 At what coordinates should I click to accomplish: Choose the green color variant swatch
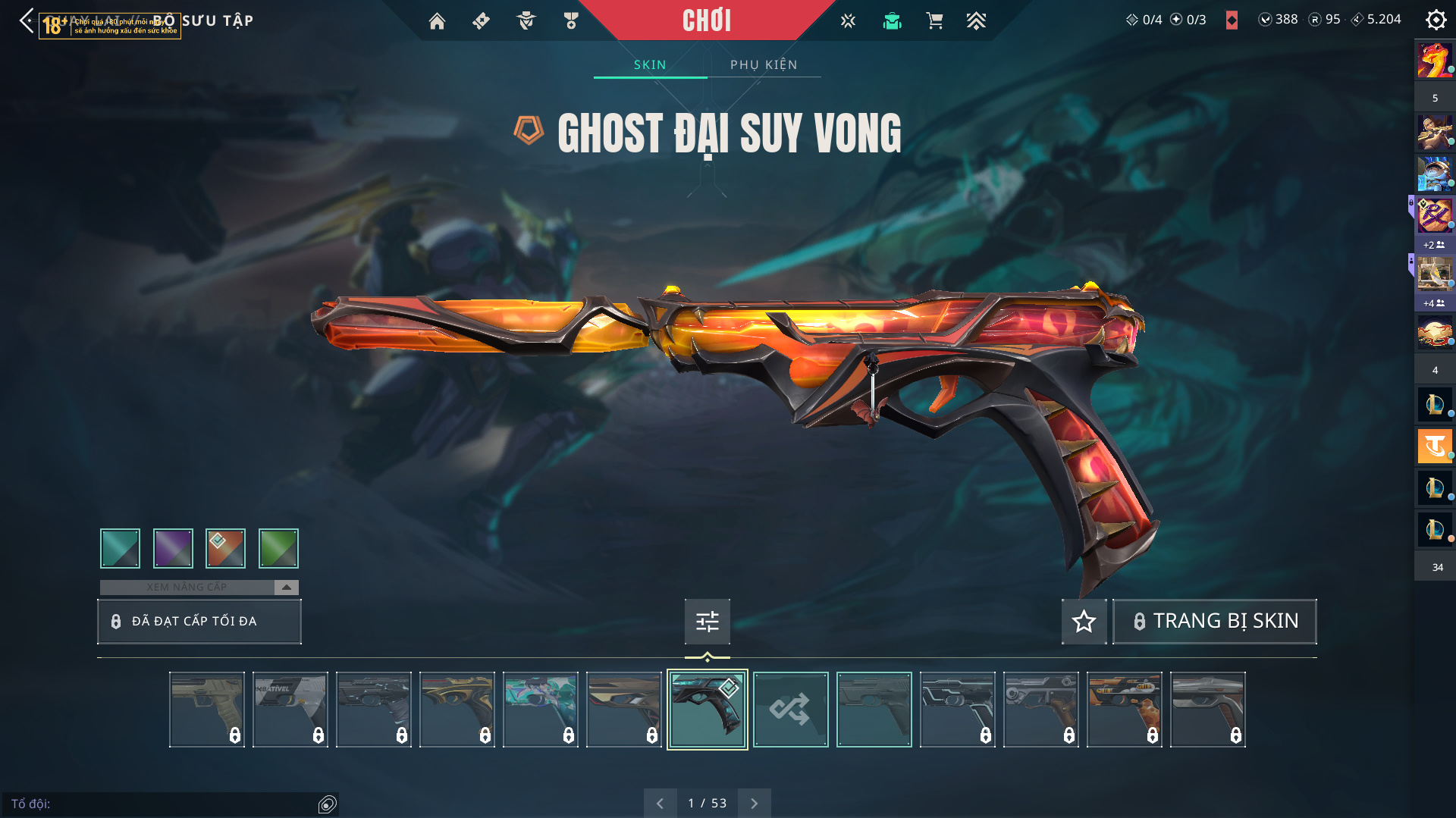pos(278,548)
